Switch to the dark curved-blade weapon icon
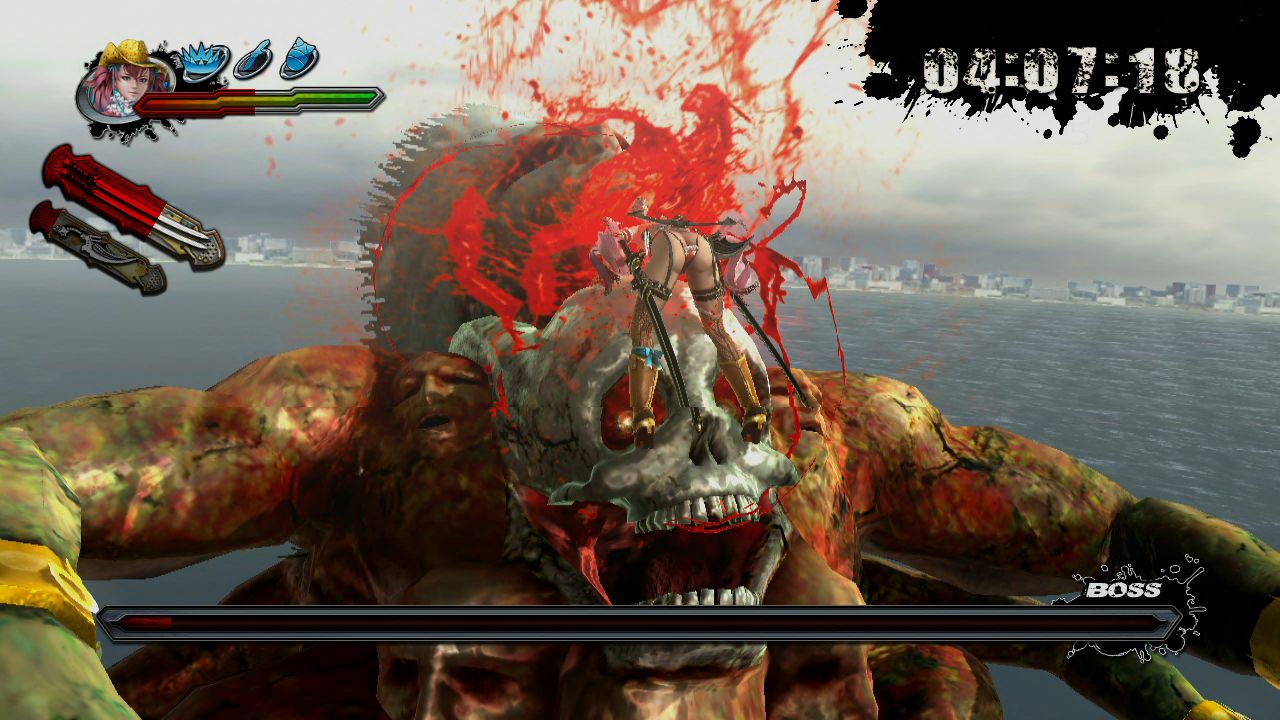The width and height of the screenshot is (1280, 720). click(x=97, y=247)
